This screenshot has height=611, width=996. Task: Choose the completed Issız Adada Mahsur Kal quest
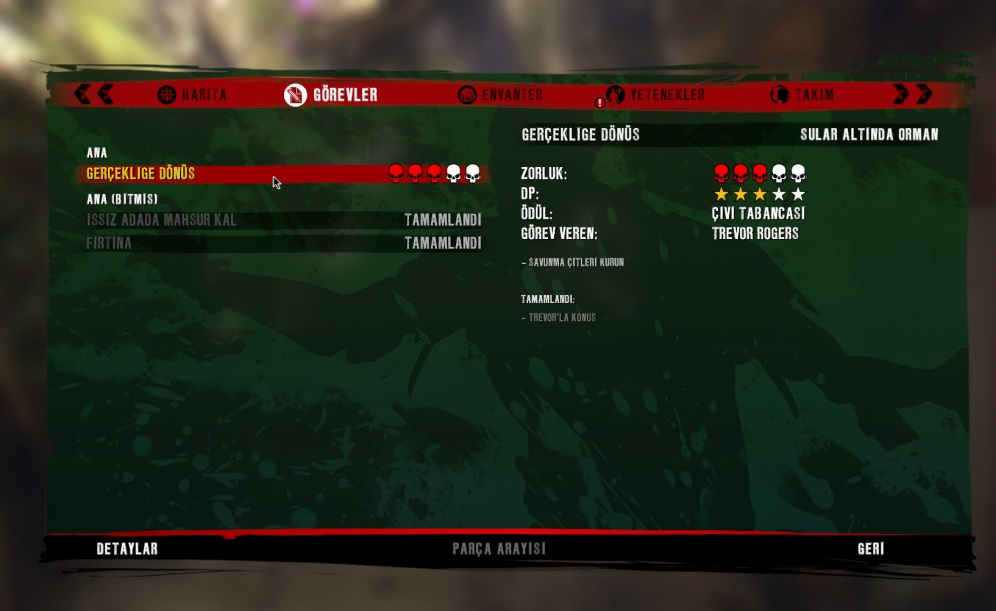284,220
